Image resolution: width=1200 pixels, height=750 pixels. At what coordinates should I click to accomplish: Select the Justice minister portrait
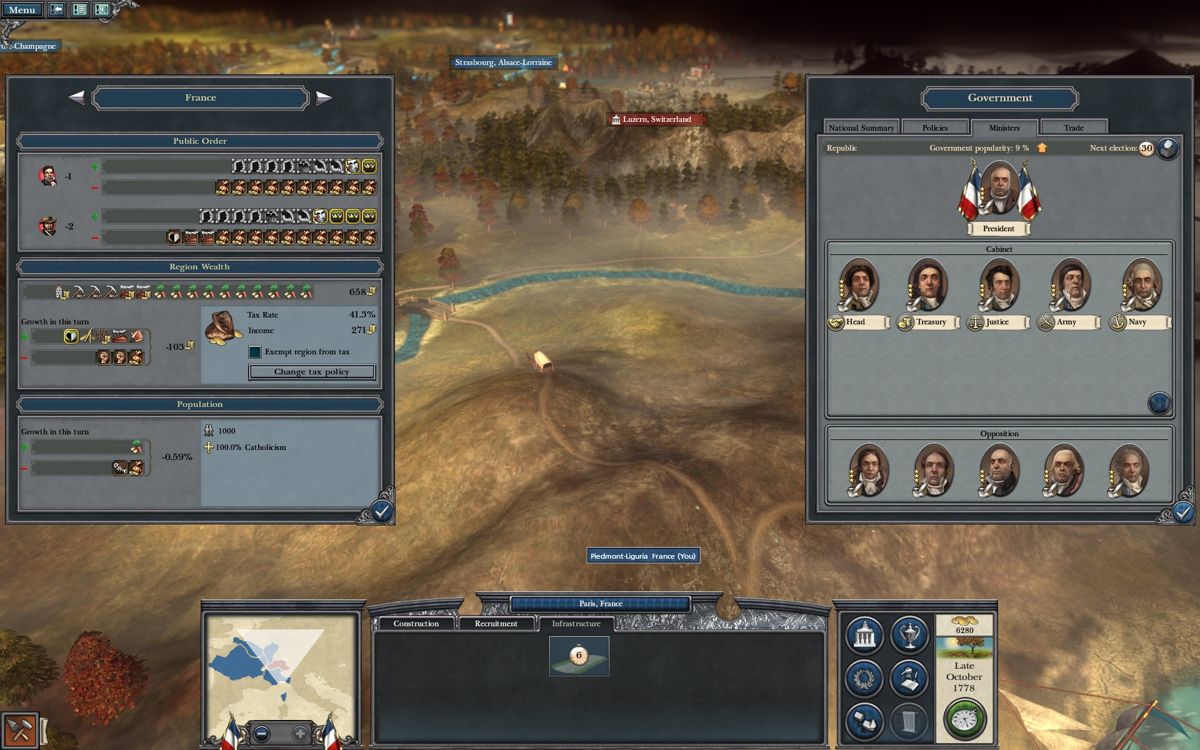pos(998,285)
